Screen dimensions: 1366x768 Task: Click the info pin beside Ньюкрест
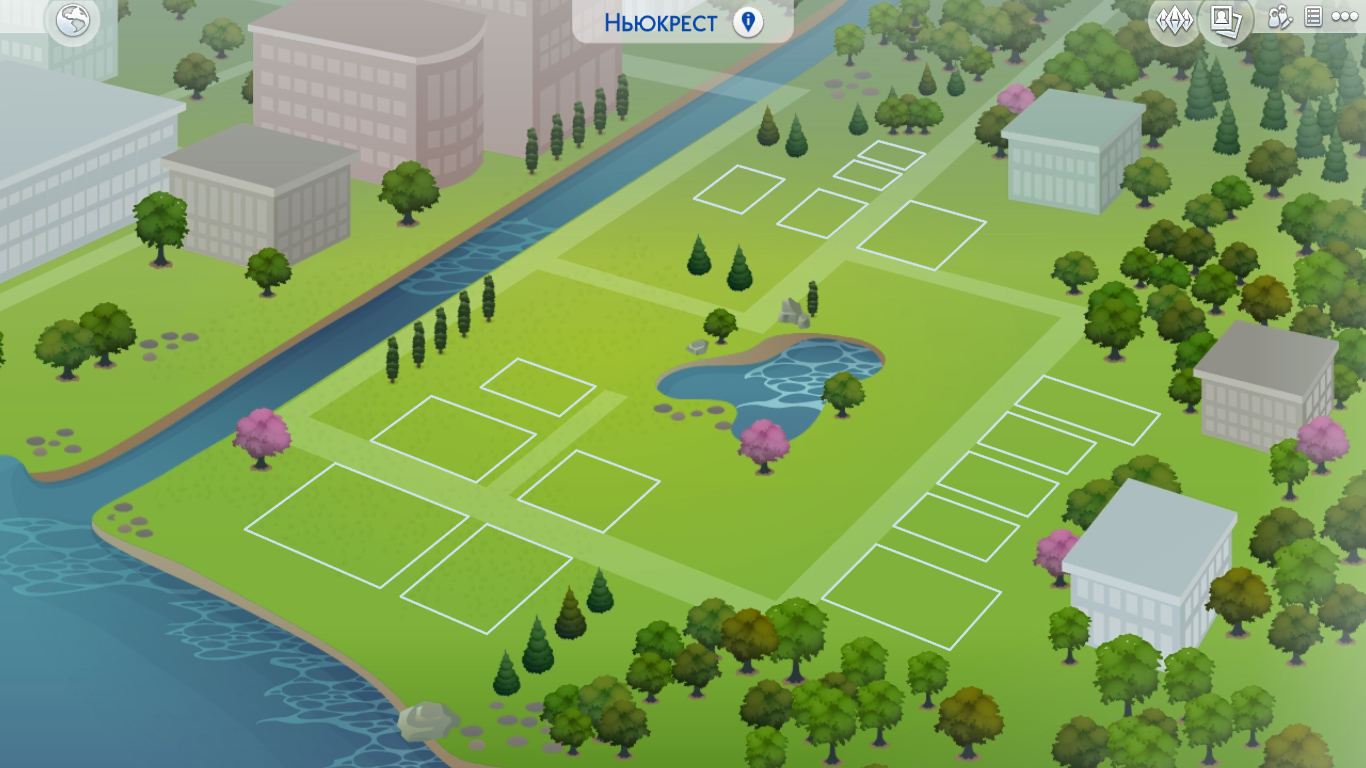[x=747, y=22]
